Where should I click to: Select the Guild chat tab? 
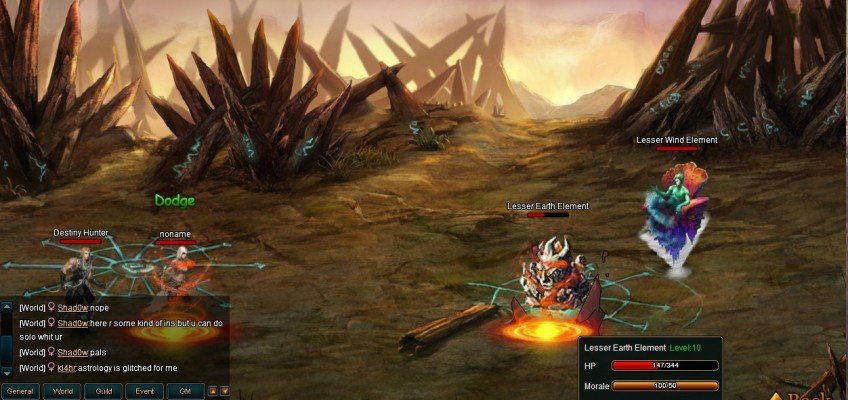104,391
